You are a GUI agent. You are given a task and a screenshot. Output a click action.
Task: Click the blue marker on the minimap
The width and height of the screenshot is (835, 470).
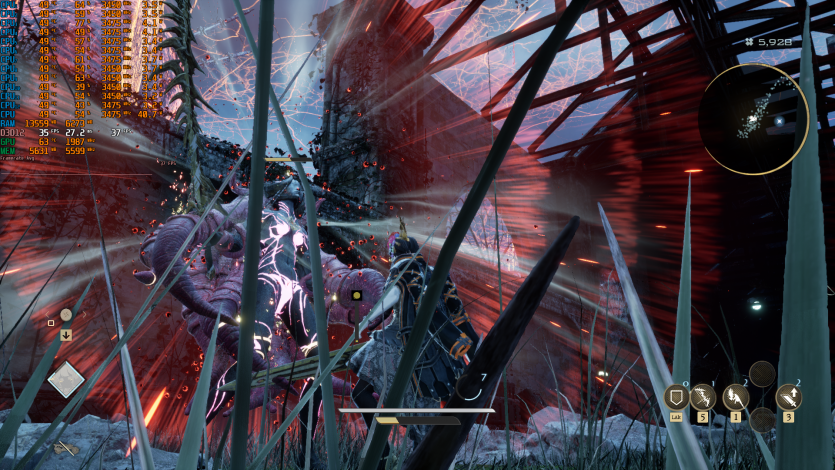pyautogui.click(x=780, y=122)
